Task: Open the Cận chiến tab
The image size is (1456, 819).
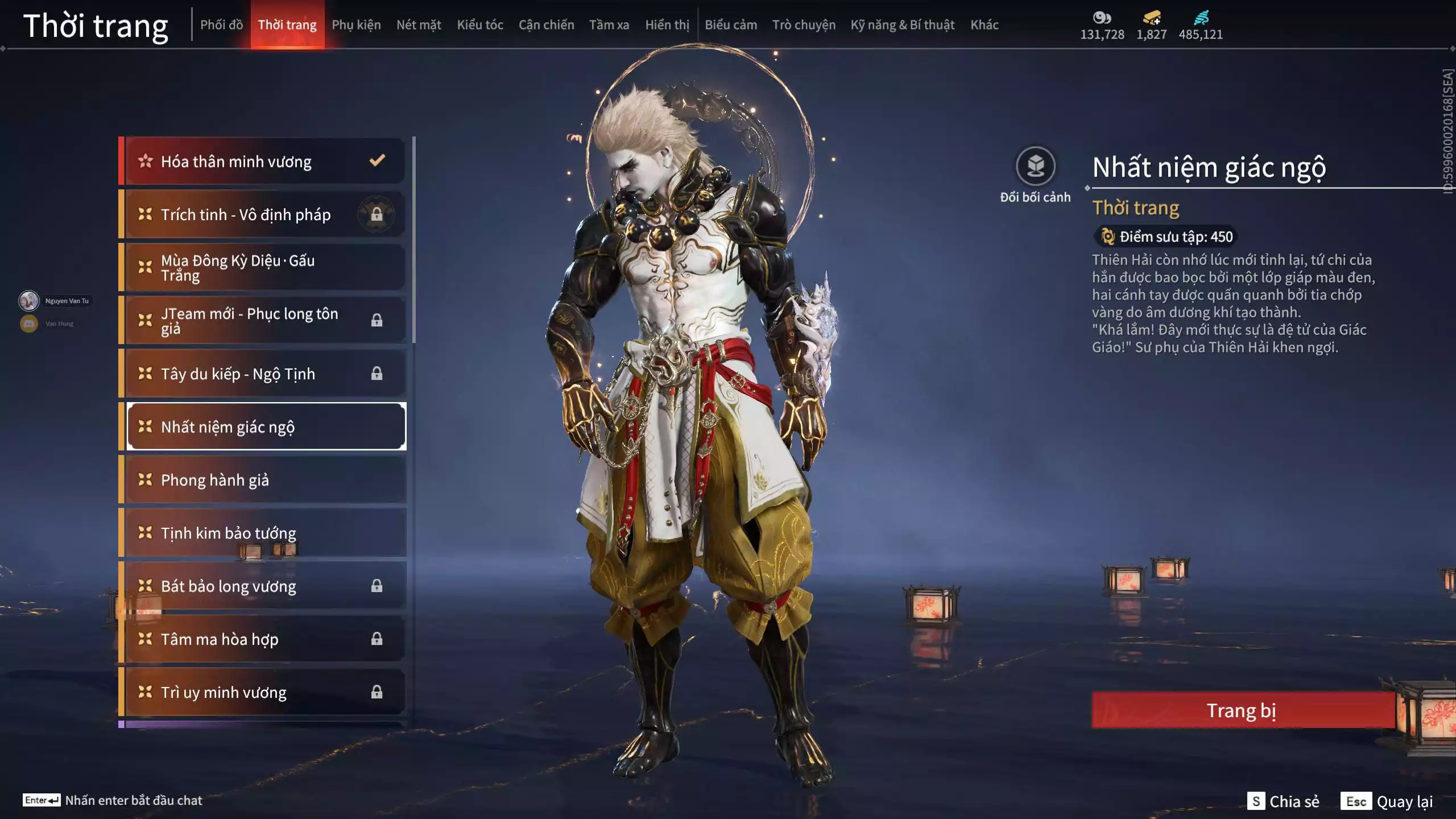Action: 546,24
